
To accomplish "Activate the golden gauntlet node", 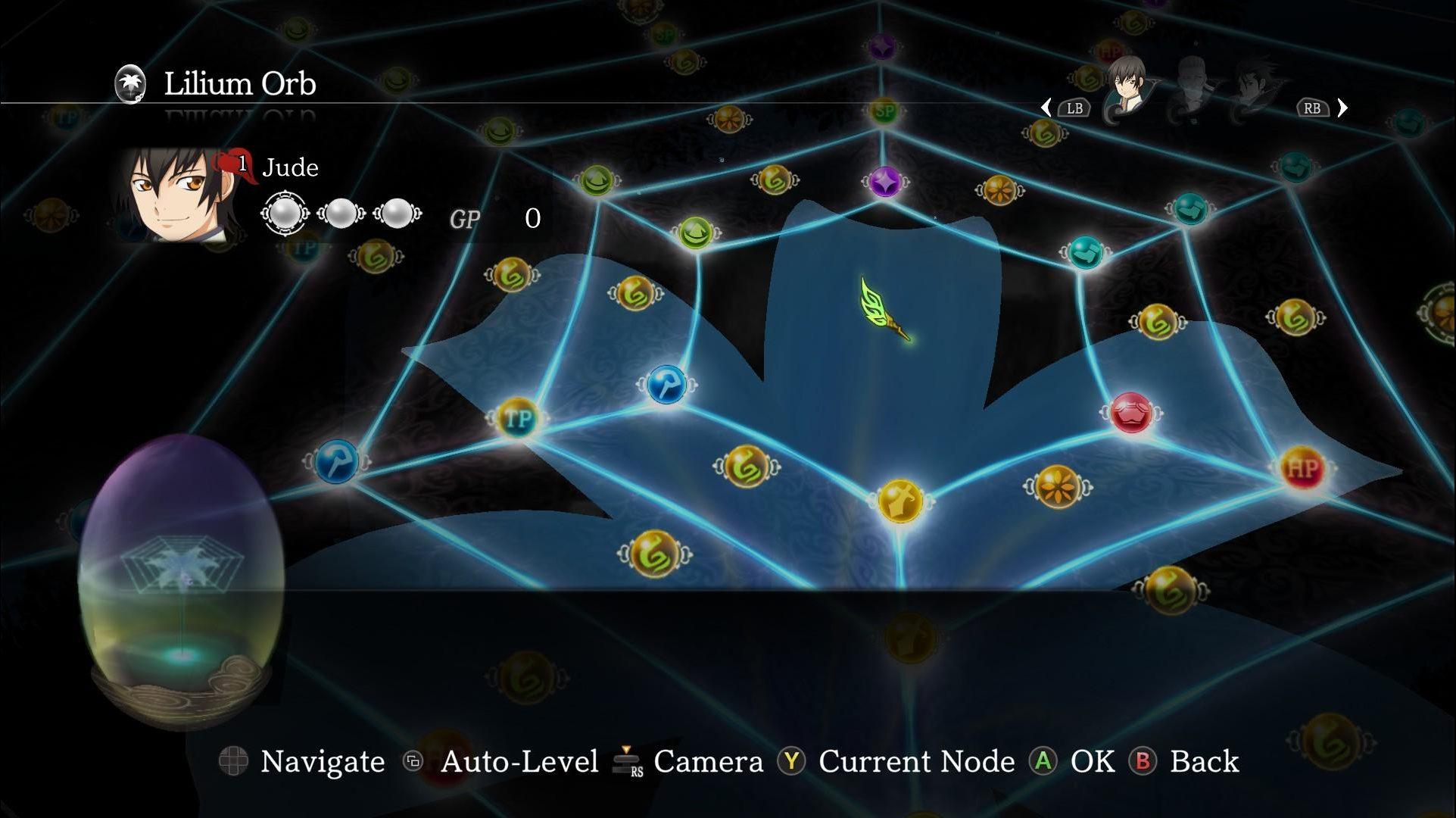I will point(900,501).
